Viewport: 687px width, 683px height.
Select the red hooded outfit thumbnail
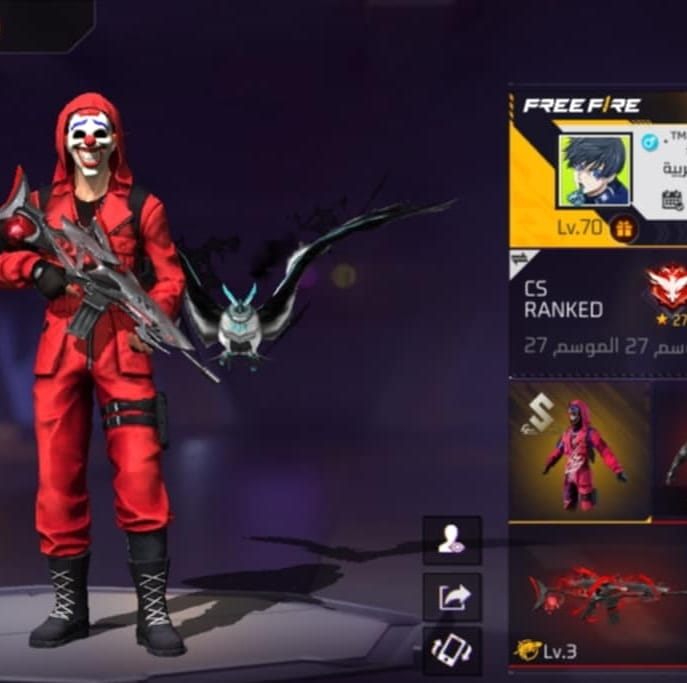coord(582,450)
